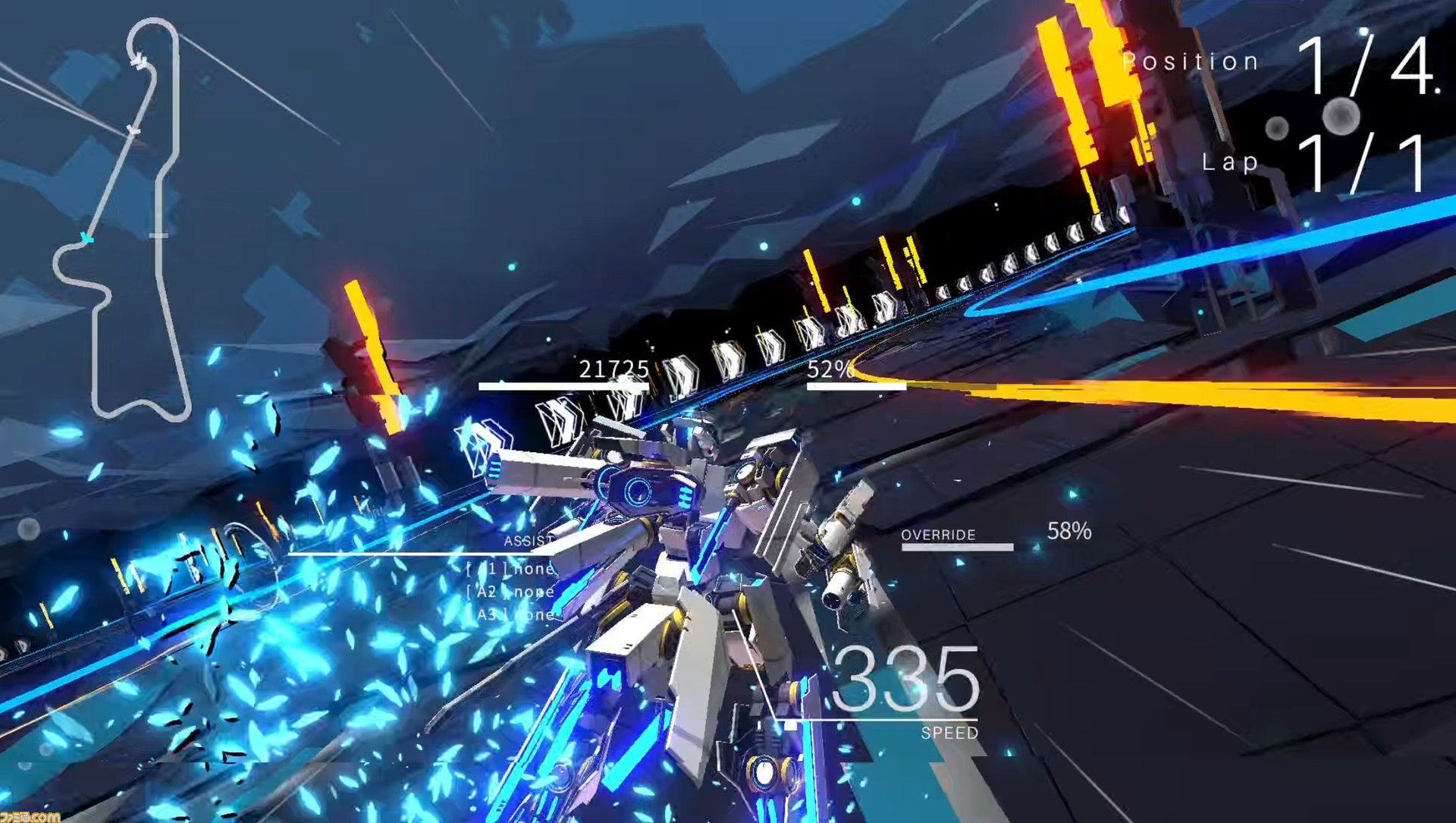
Task: Click the SPEED label under 335
Action: point(949,733)
